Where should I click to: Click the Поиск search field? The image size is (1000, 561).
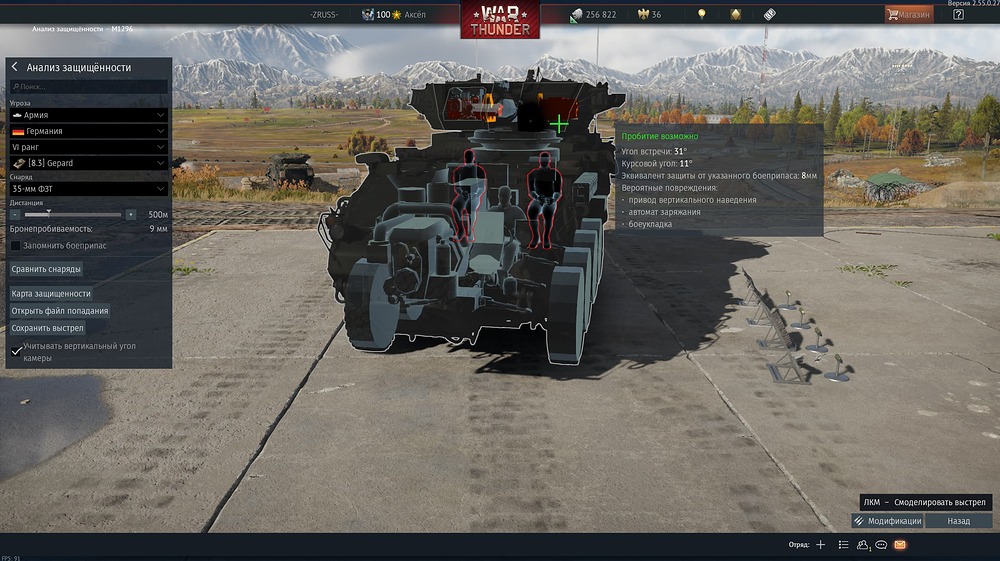[x=88, y=87]
